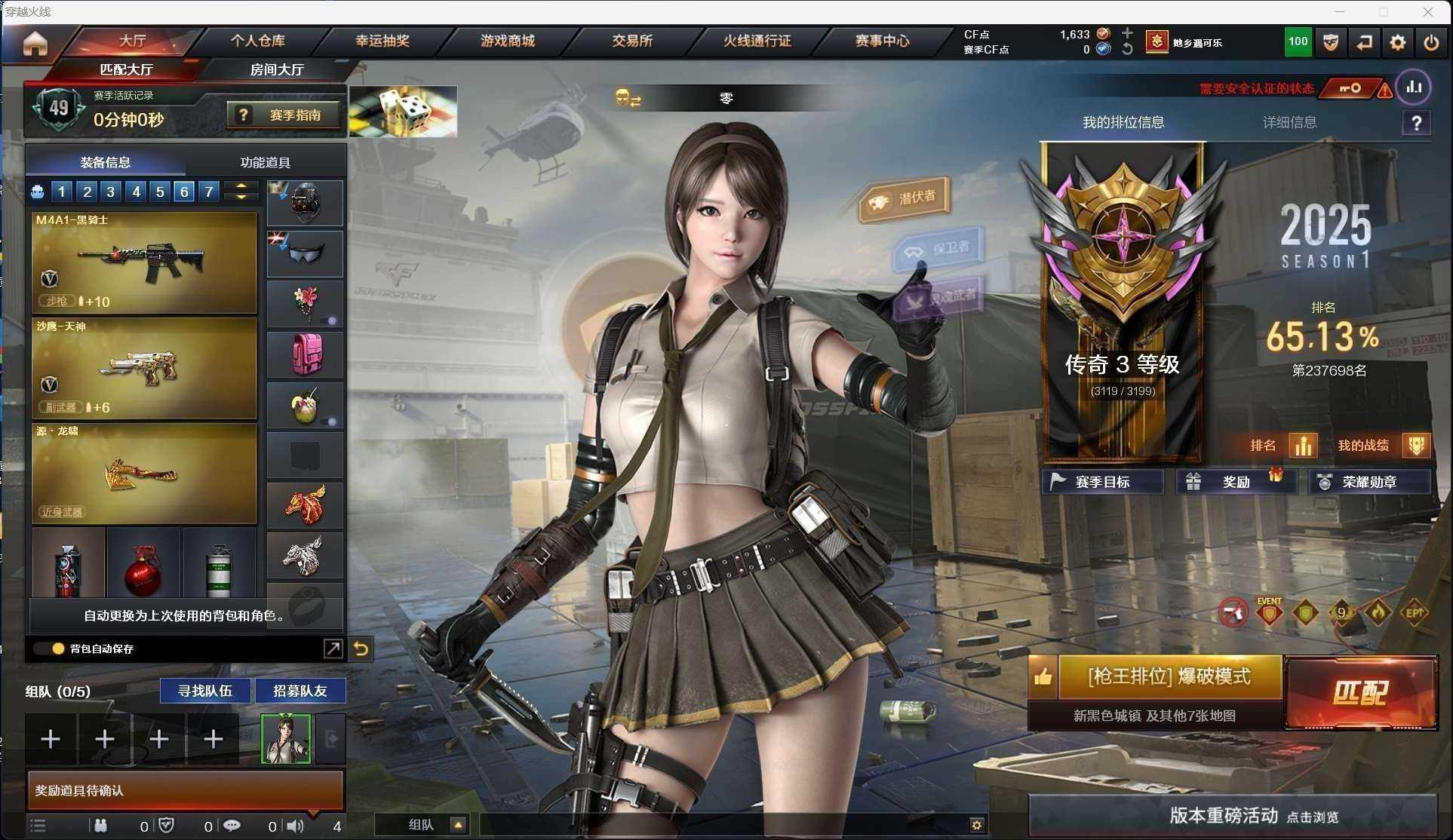
Task: Click the 寻找队伍 find team button
Action: tap(204, 691)
